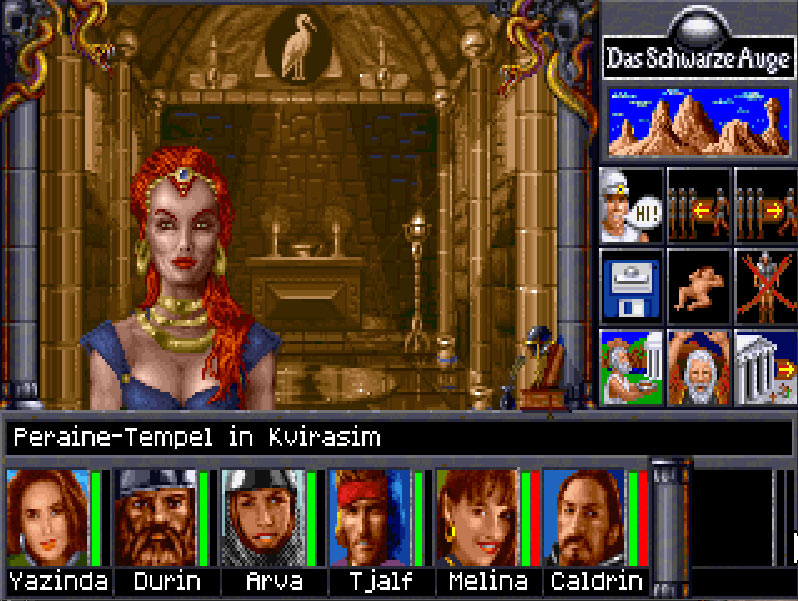Leave via the temple exit arrow icon
Image resolution: width=798 pixels, height=601 pixels.
click(x=765, y=366)
